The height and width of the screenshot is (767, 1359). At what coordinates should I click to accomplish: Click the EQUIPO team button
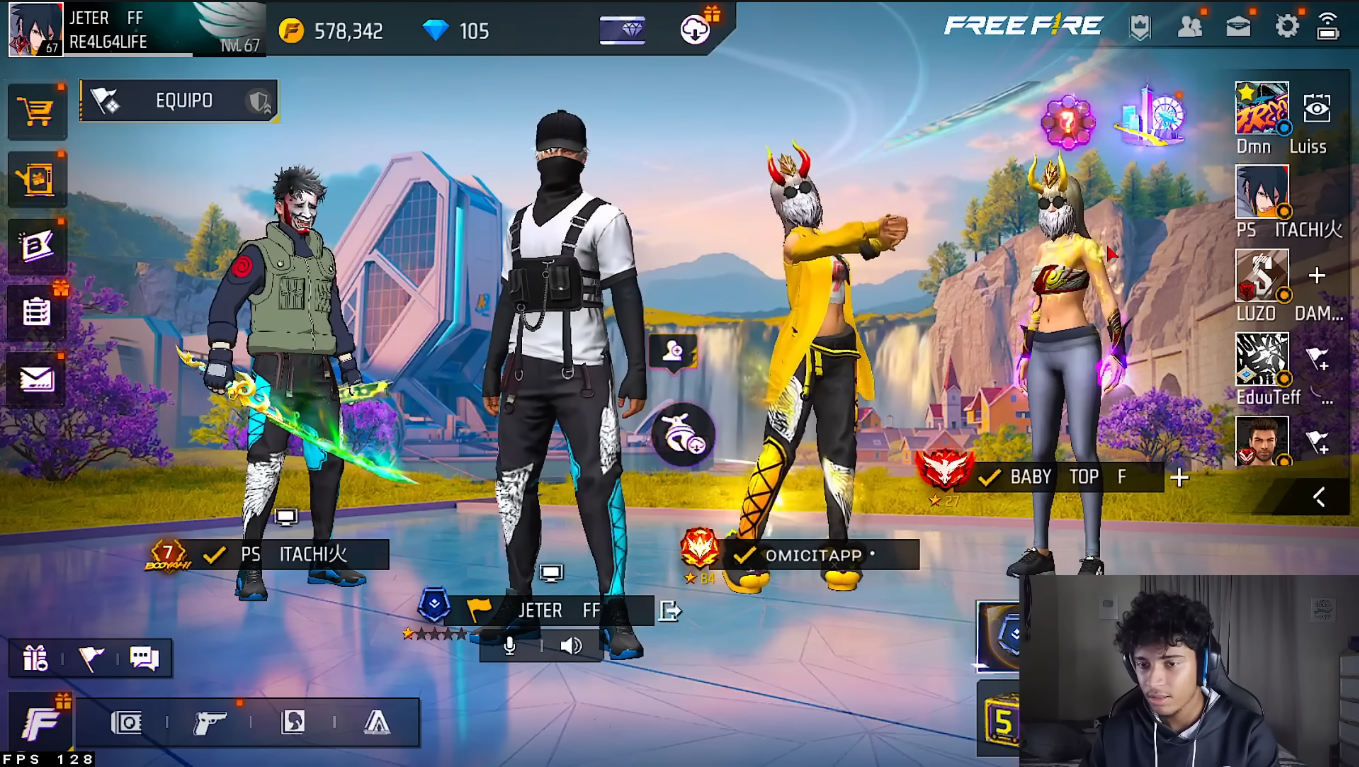[x=178, y=101]
